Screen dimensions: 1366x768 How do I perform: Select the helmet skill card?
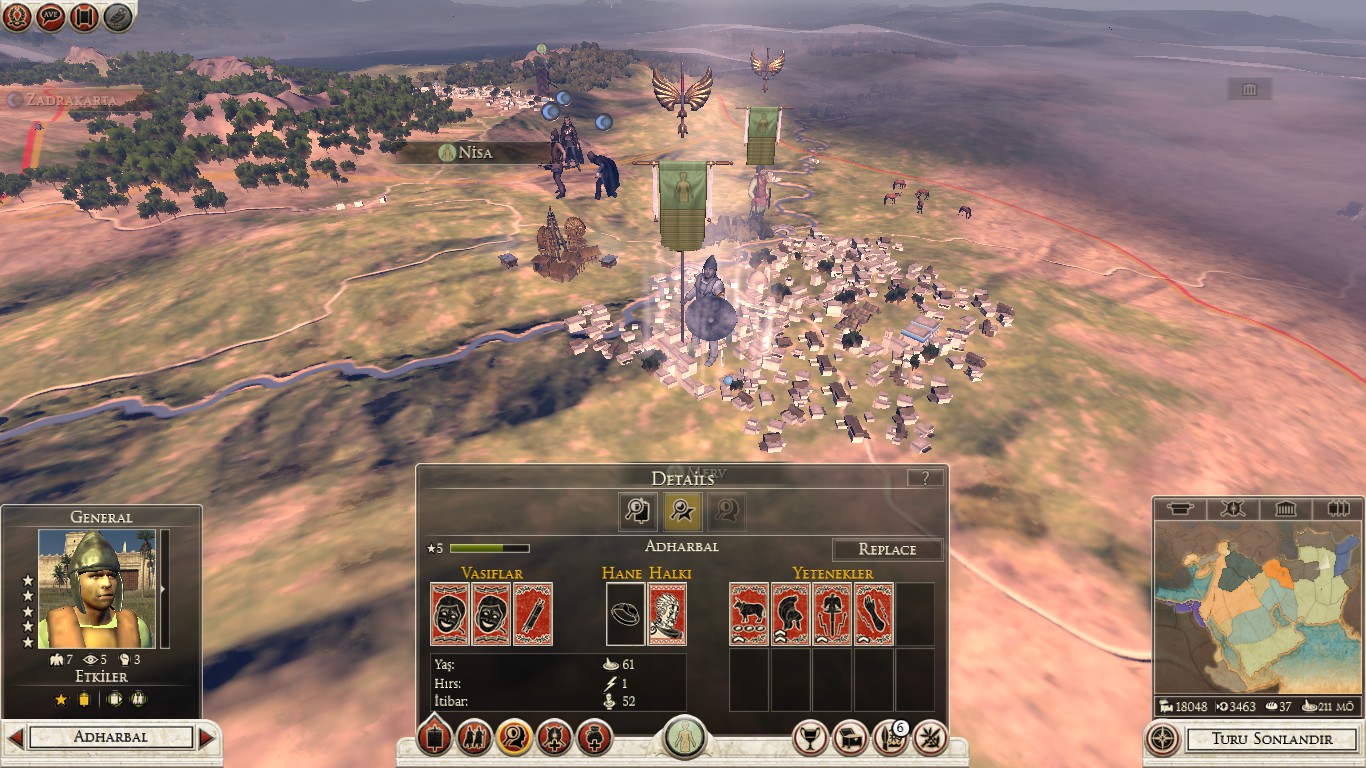pyautogui.click(x=790, y=614)
